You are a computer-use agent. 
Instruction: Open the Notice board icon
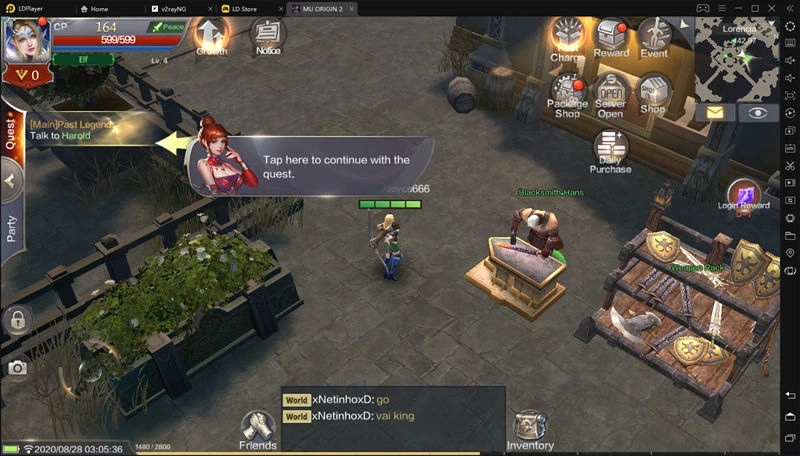point(267,36)
